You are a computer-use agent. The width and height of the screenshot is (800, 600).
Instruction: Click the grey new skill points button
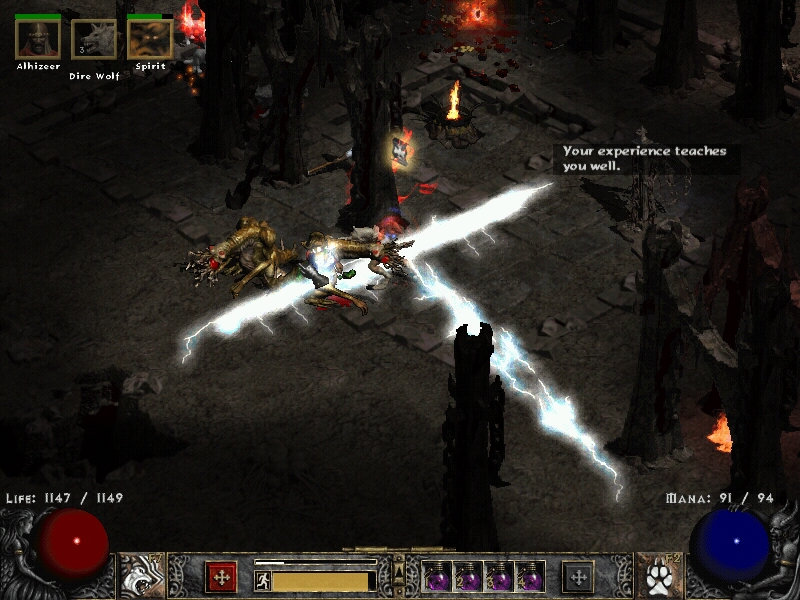(x=578, y=577)
